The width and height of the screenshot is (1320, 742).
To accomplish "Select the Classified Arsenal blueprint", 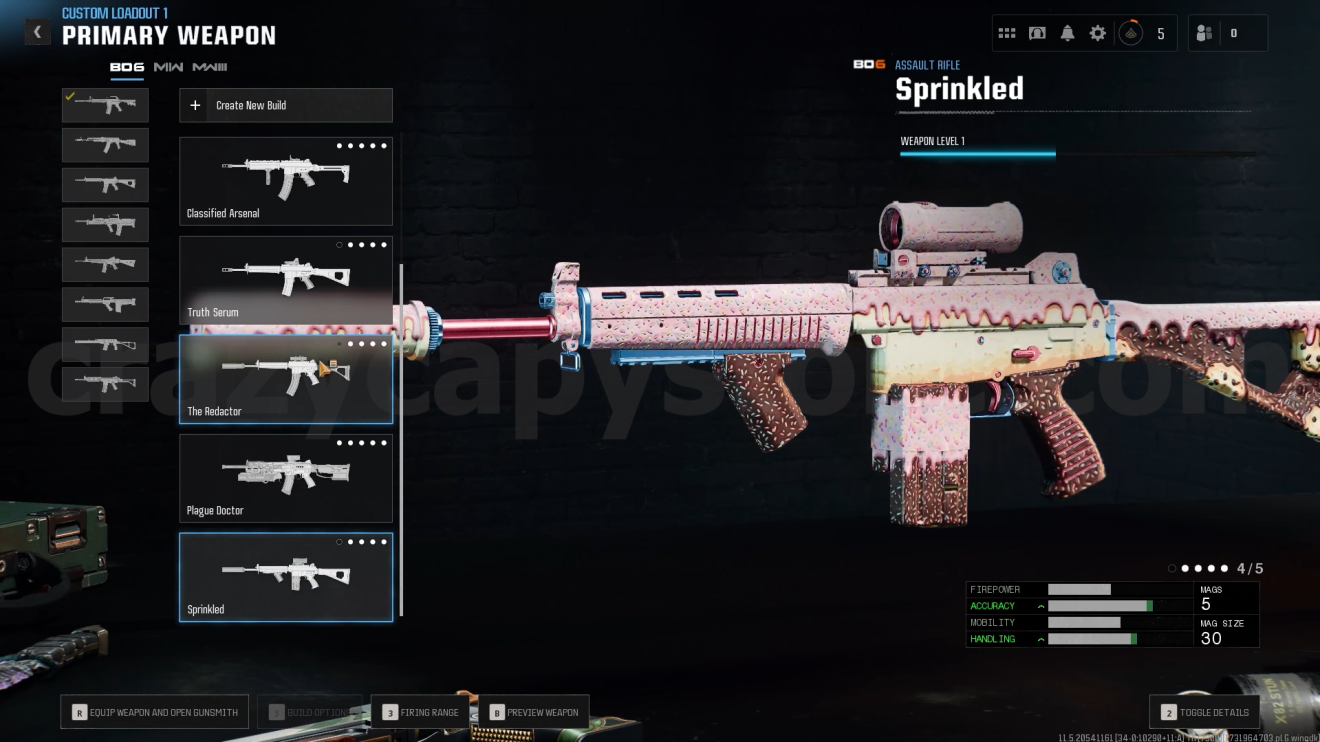I will click(x=286, y=181).
